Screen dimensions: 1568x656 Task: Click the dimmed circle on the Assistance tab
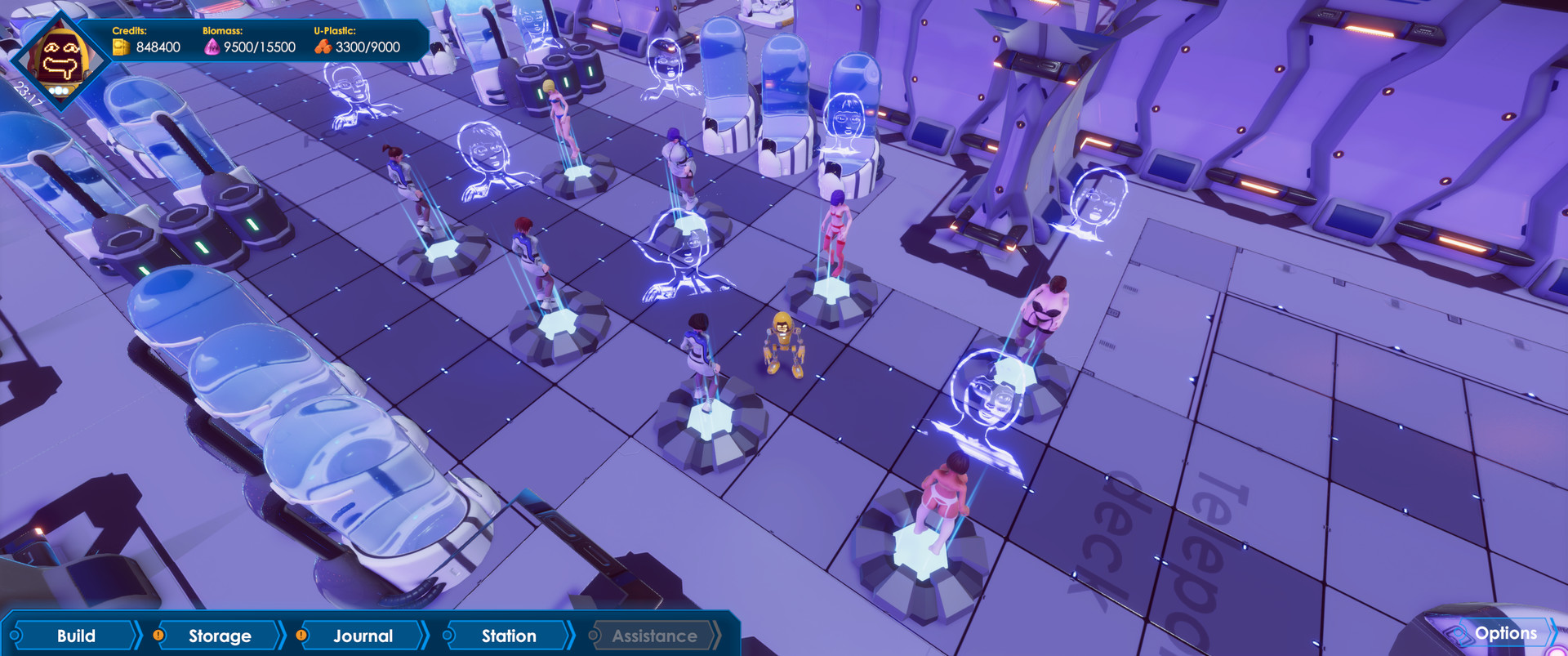point(594,634)
